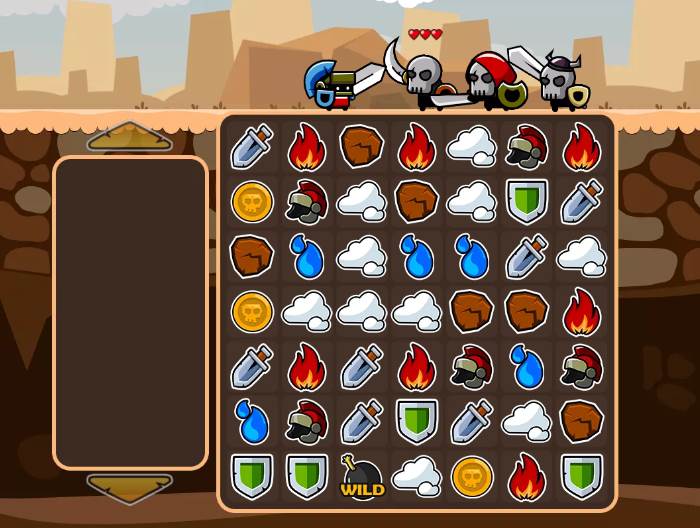Select the WILD bomb tile

(x=362, y=476)
